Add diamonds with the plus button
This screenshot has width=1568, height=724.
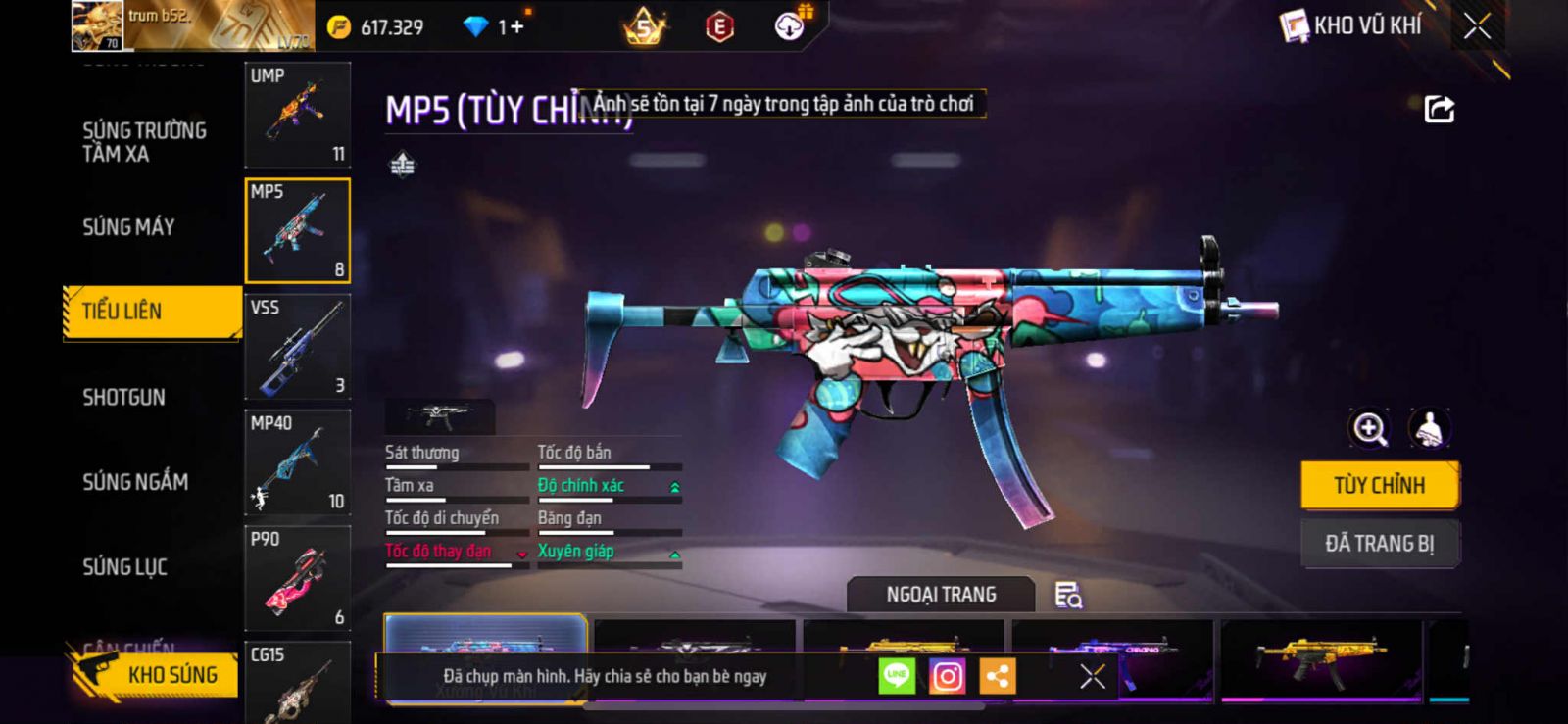click(x=516, y=26)
